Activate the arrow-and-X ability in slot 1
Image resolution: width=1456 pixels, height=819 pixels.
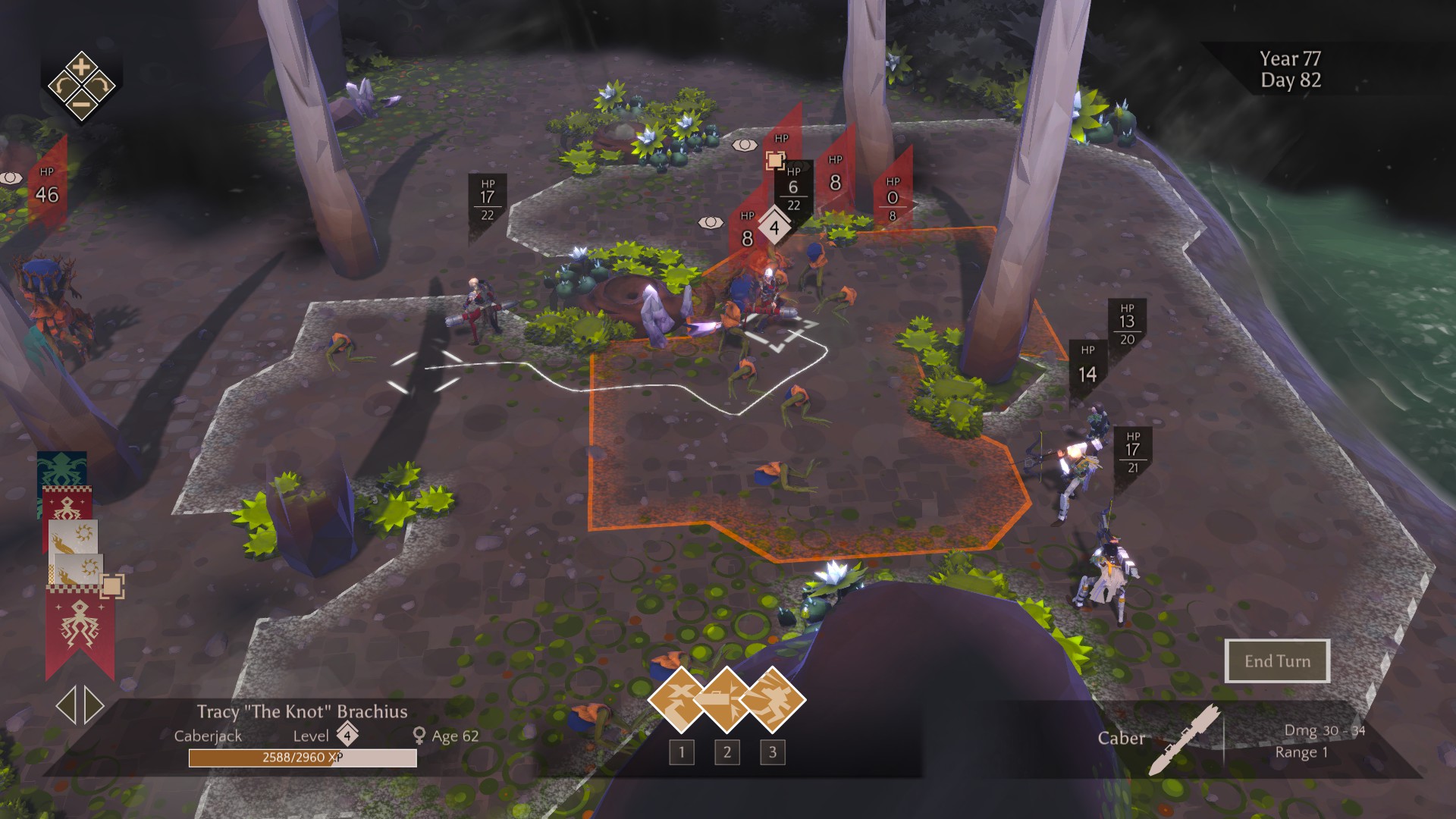[x=680, y=699]
